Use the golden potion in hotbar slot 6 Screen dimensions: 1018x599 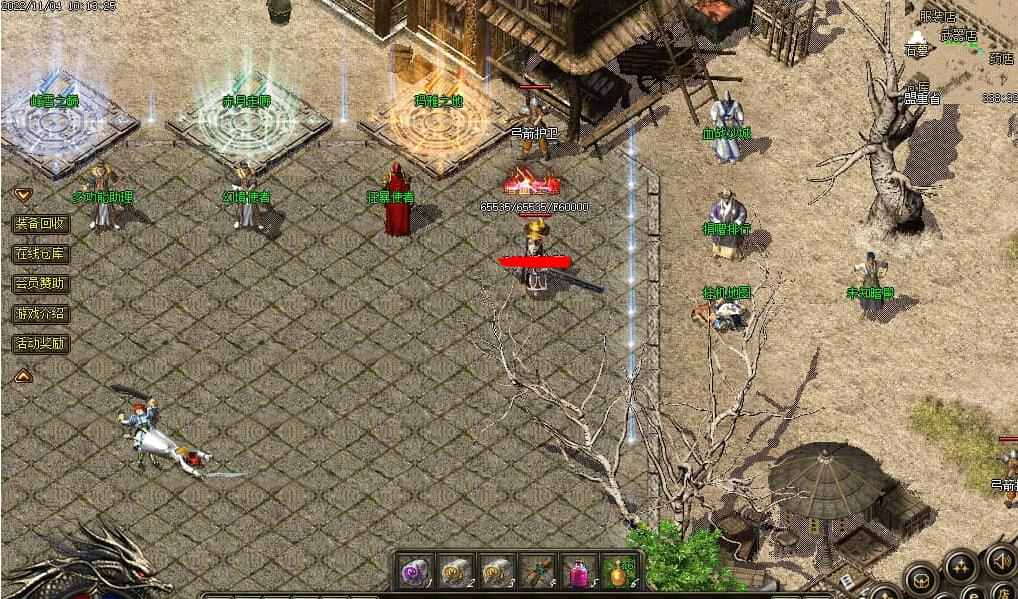[x=619, y=571]
